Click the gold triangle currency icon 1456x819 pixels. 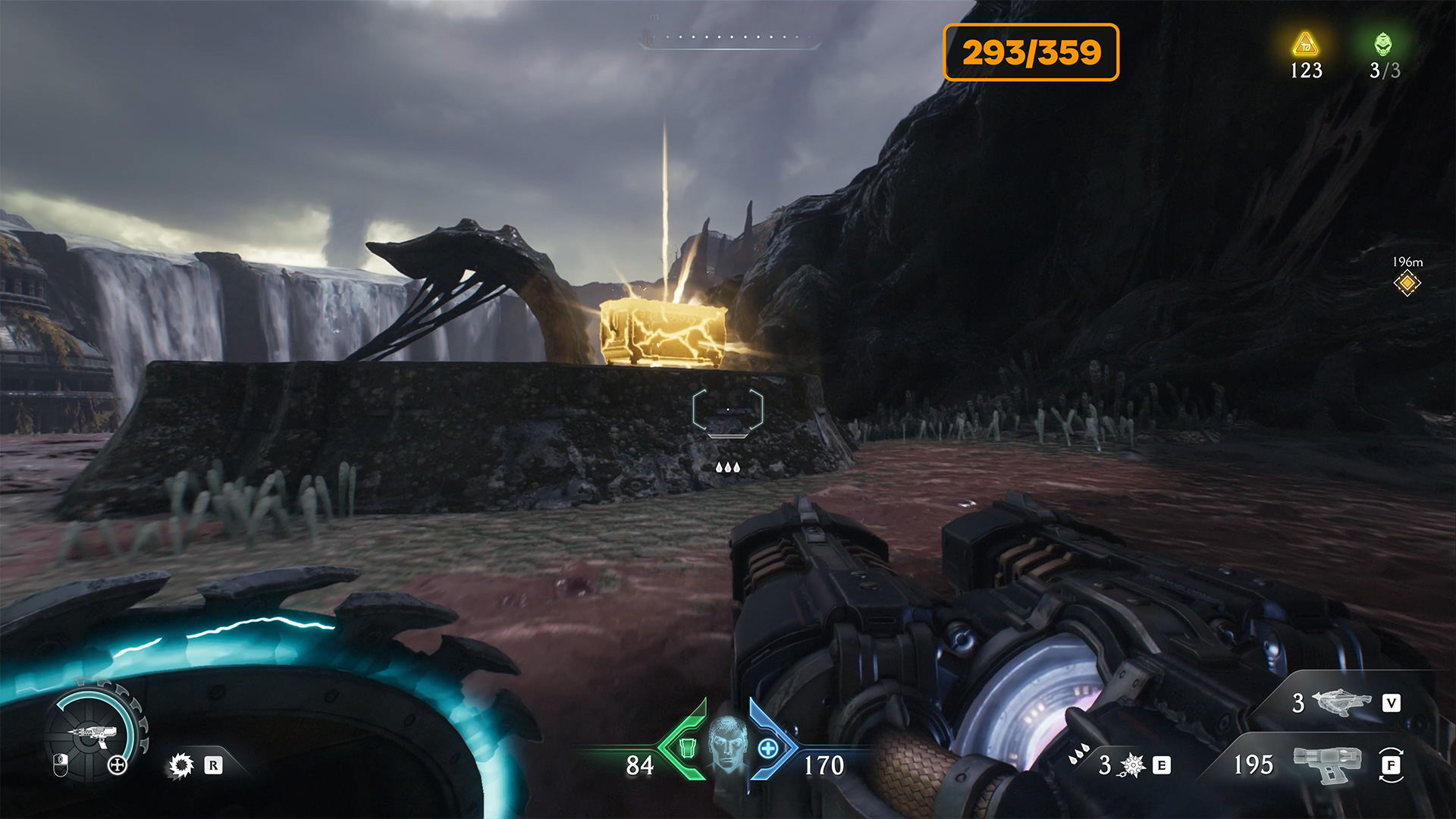1305,45
